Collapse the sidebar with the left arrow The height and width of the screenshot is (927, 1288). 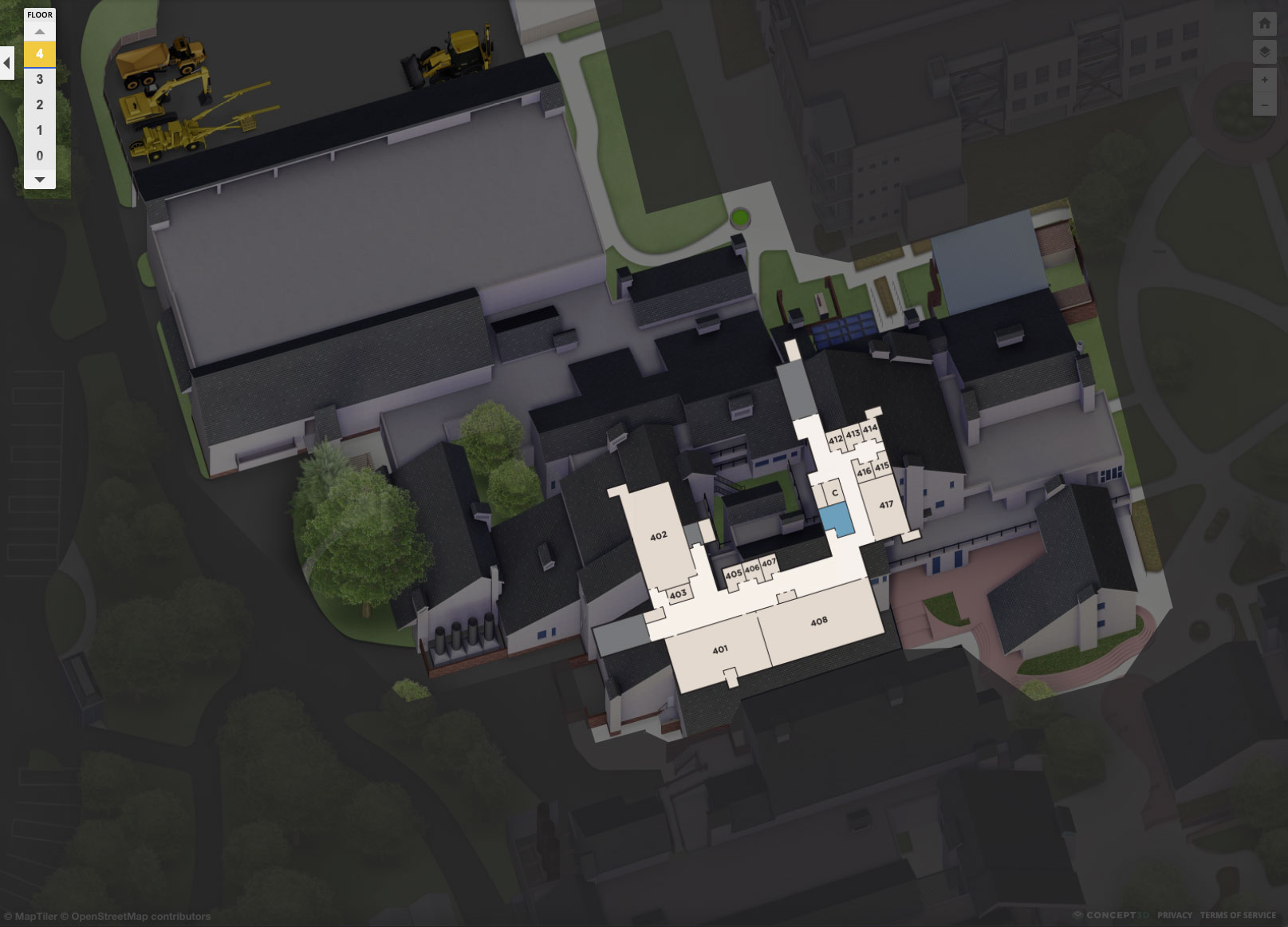(8, 63)
